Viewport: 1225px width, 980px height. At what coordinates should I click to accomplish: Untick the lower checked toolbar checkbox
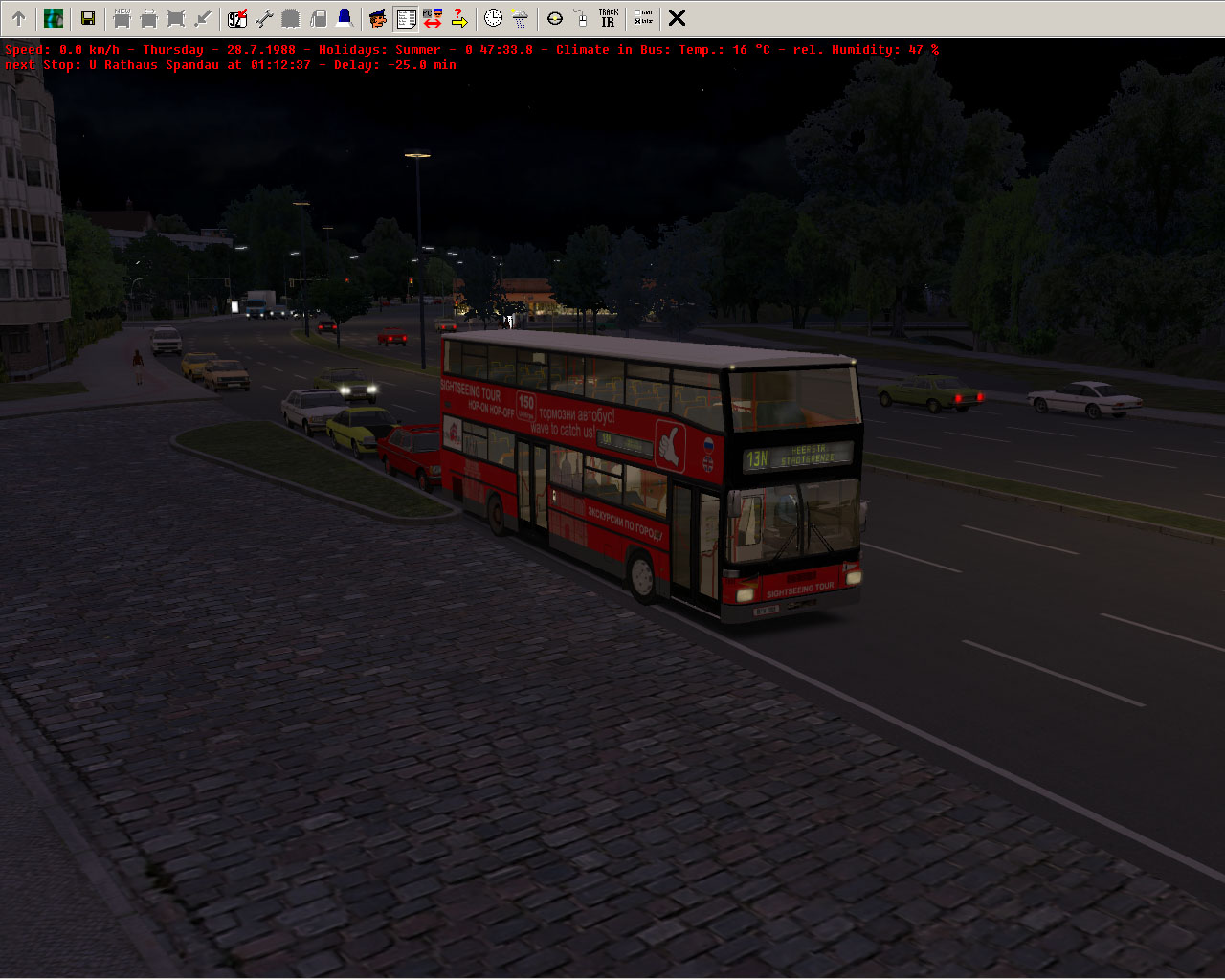coord(637,21)
